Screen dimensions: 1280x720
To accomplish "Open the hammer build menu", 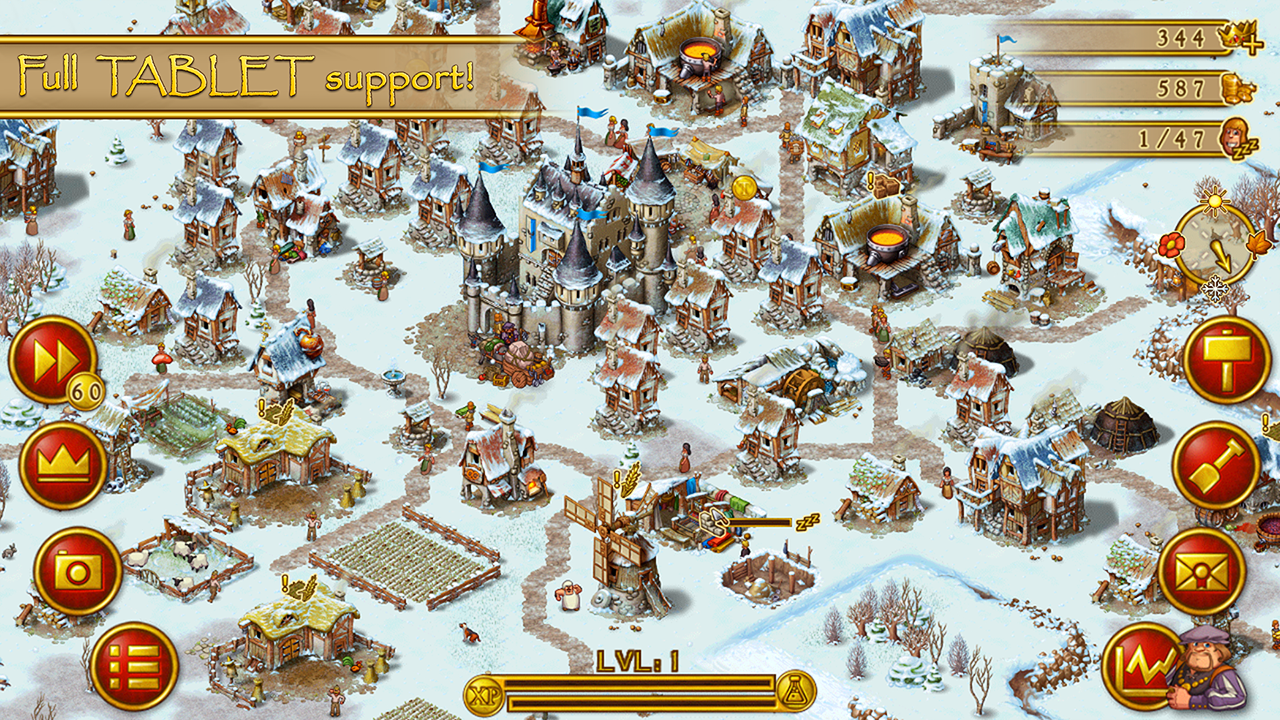I will coord(1226,359).
